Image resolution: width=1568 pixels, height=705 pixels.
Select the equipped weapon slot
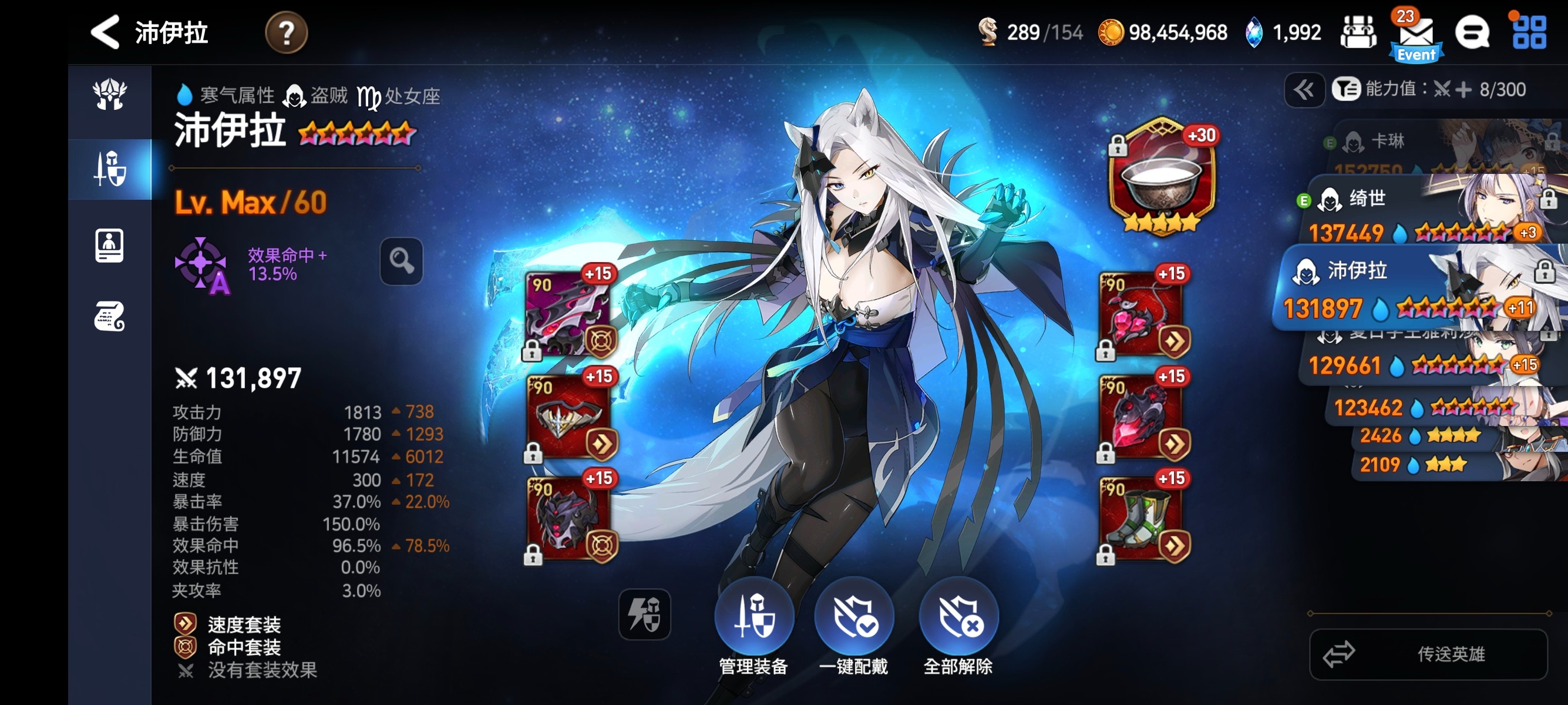pyautogui.click(x=568, y=314)
